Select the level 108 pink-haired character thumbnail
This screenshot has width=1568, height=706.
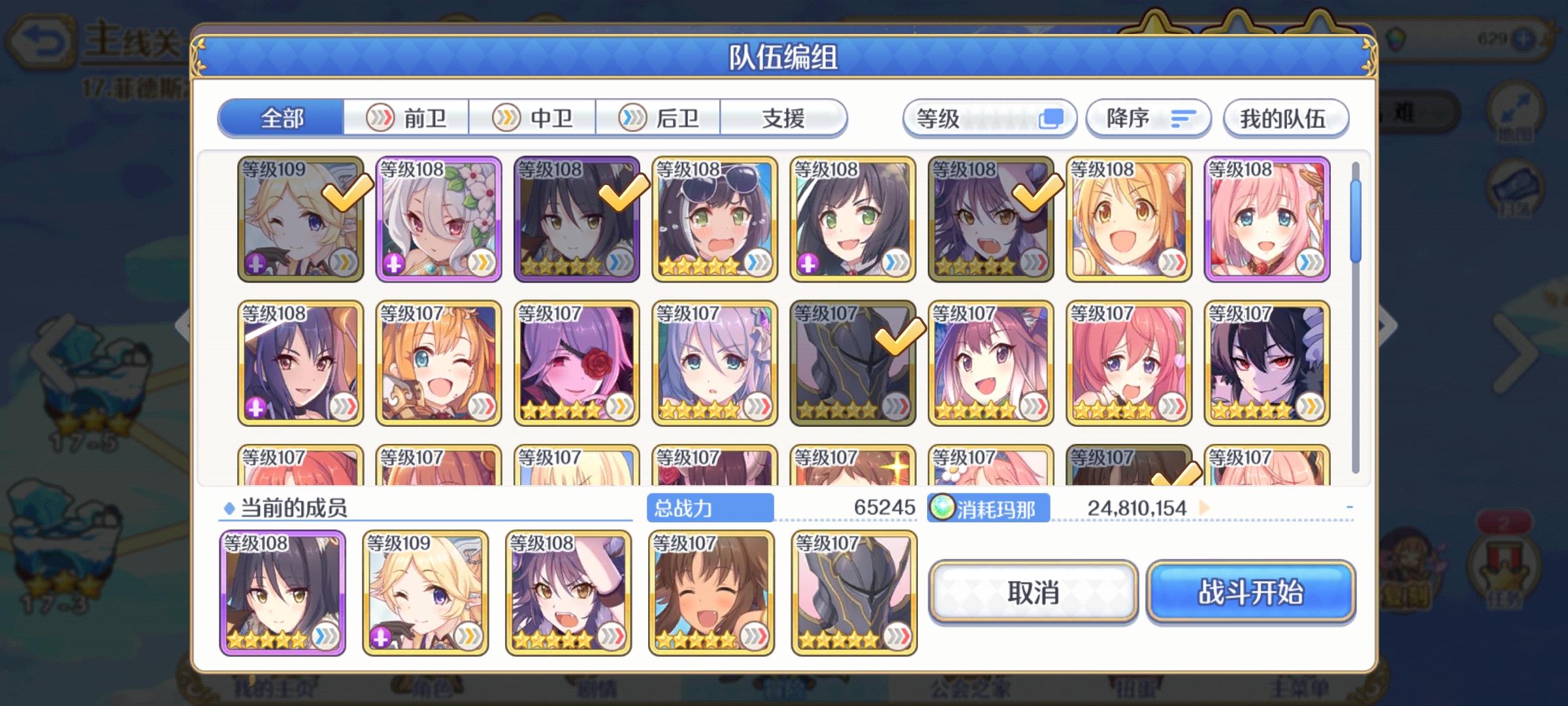(1267, 219)
